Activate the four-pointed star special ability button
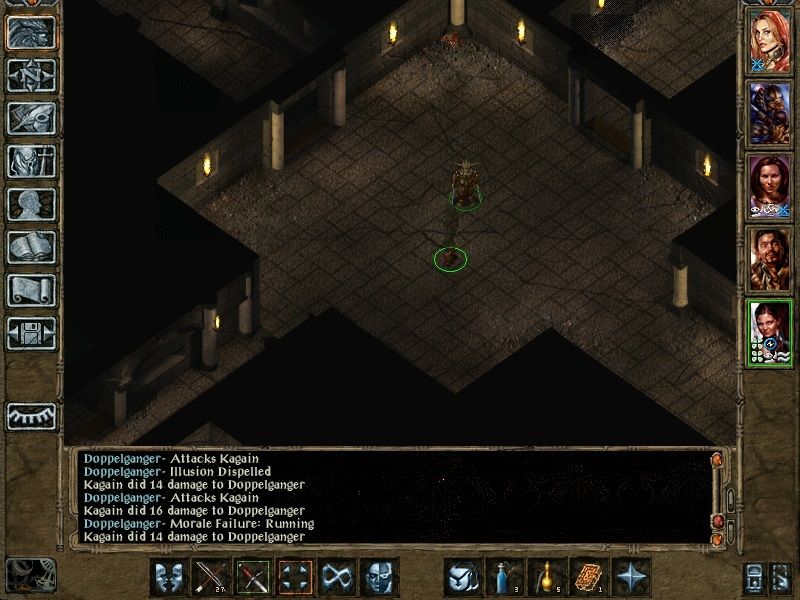 pos(631,578)
